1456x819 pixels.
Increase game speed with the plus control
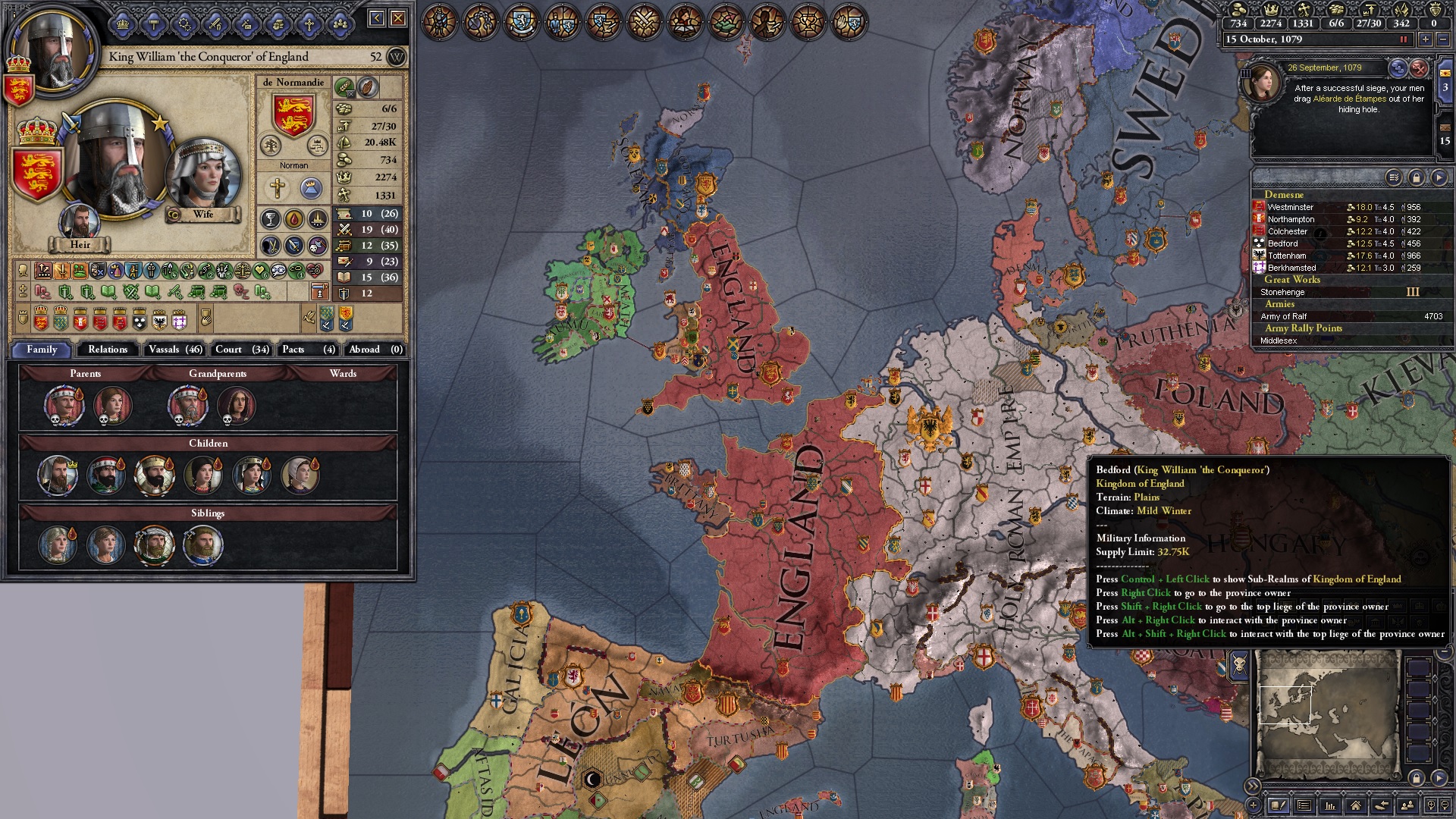1426,39
